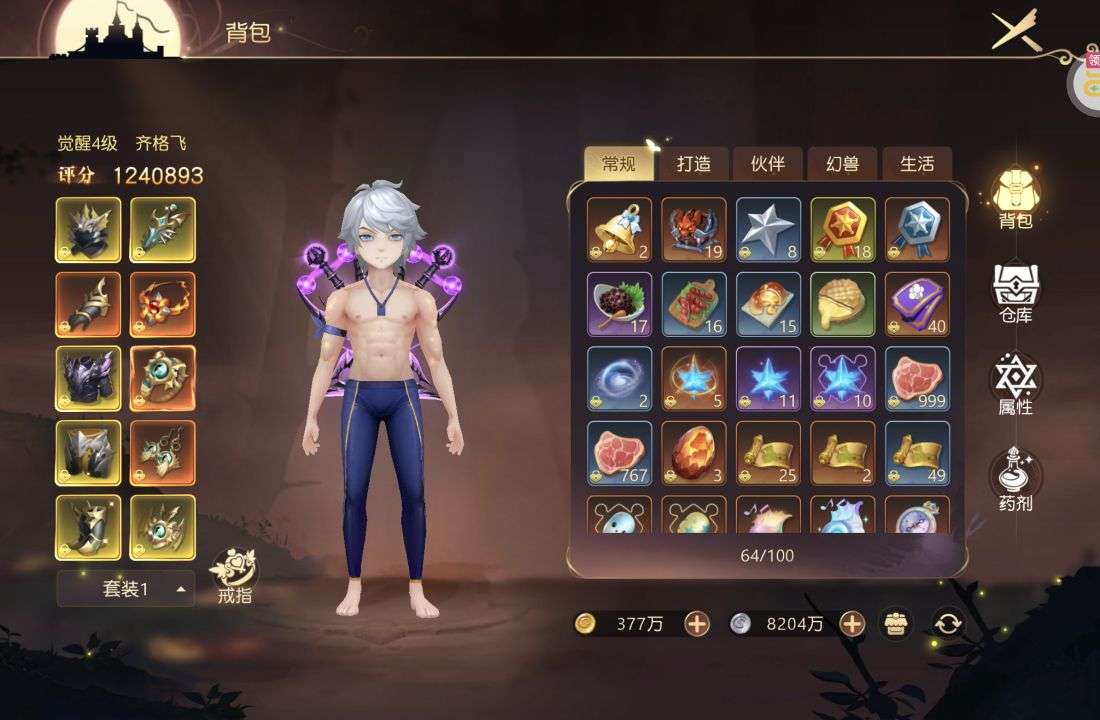1100x720 pixels.
Task: Open the 伙伴 tab
Action: (x=767, y=164)
